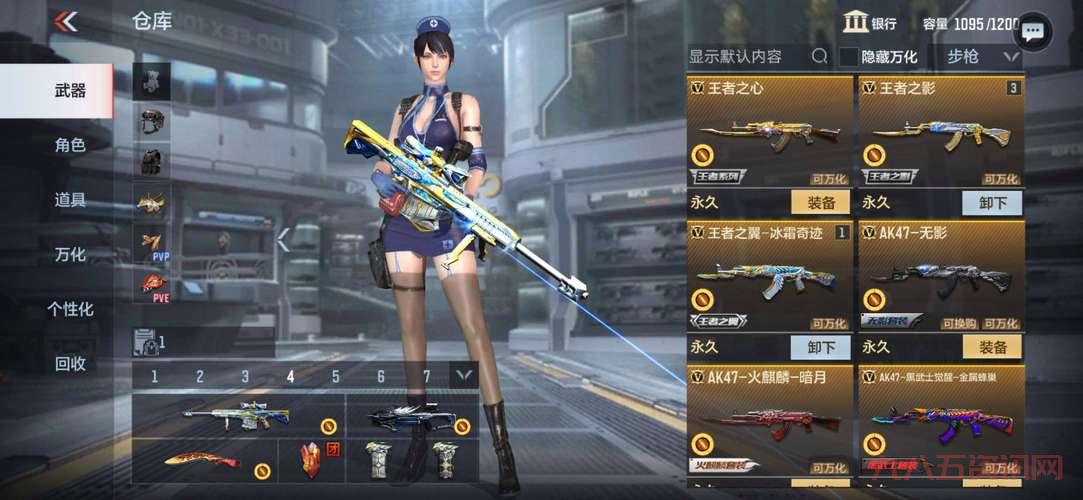Expand the loadout list arrow
This screenshot has height=500, width=1083.
(x=463, y=375)
